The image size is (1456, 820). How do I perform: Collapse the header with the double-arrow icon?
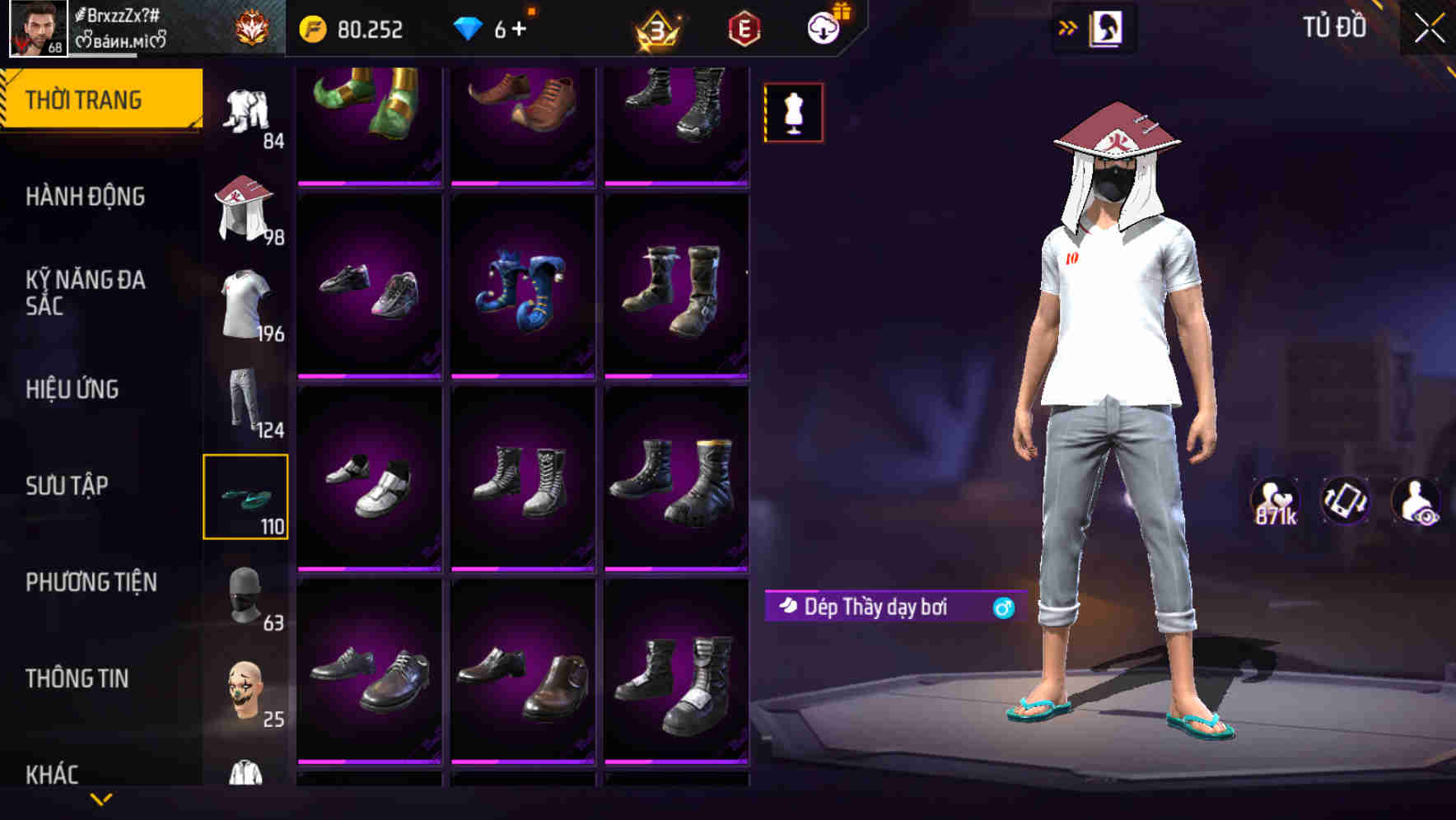pos(1067,26)
